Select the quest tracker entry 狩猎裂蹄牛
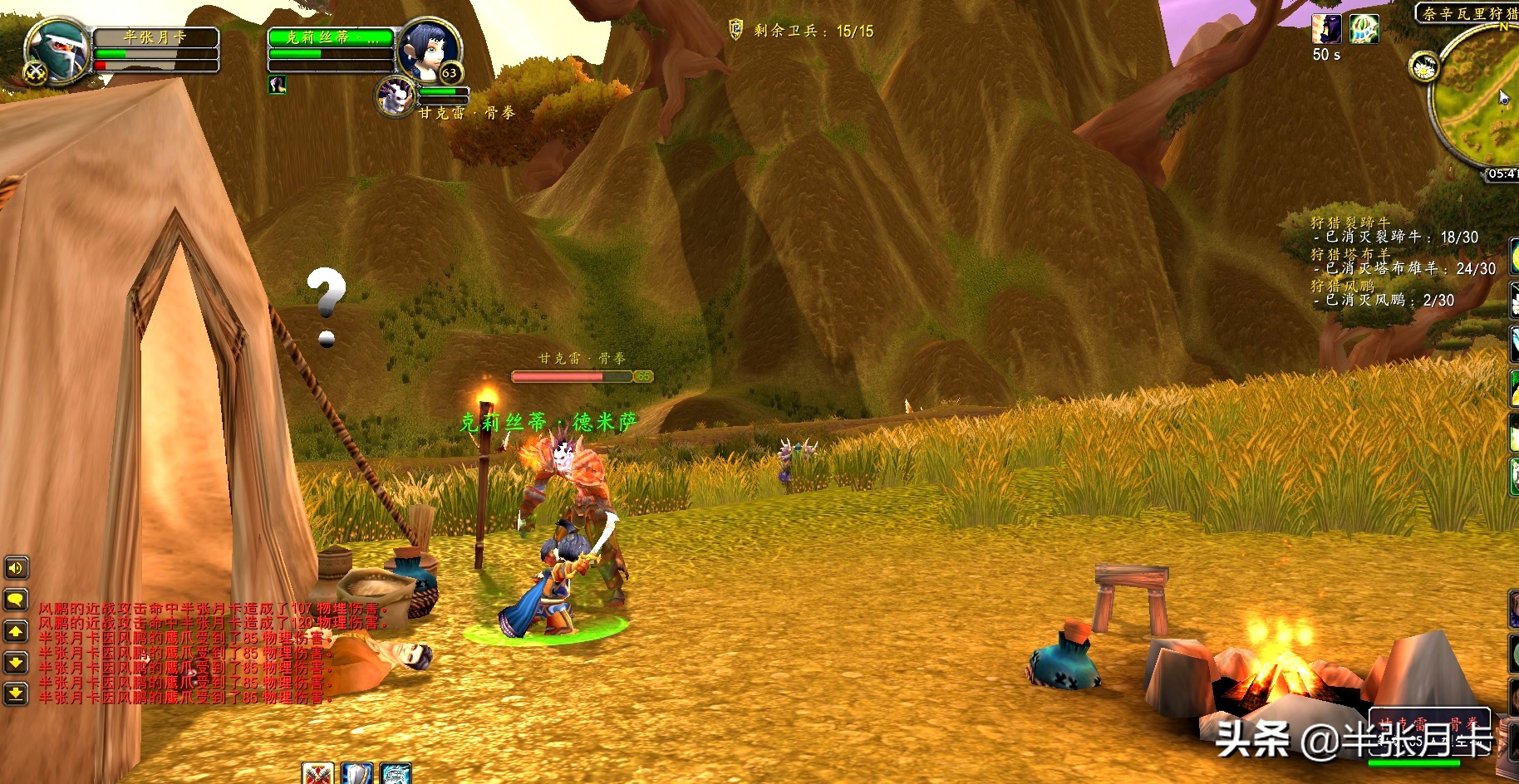This screenshot has width=1519, height=784. point(1349,223)
